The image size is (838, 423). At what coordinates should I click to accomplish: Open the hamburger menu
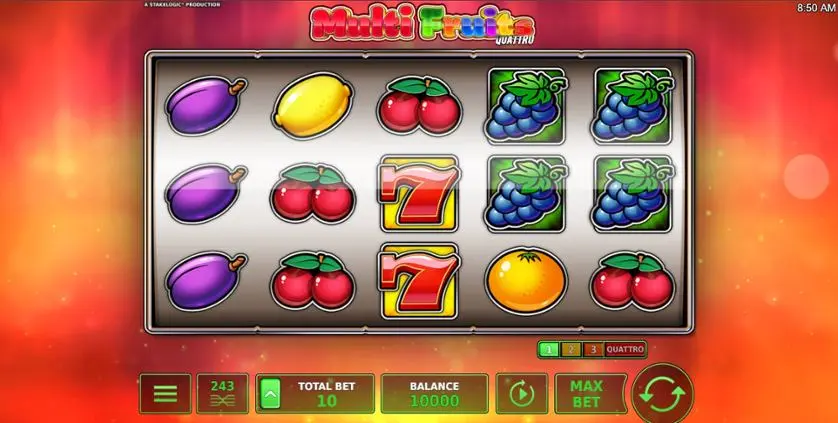point(165,393)
